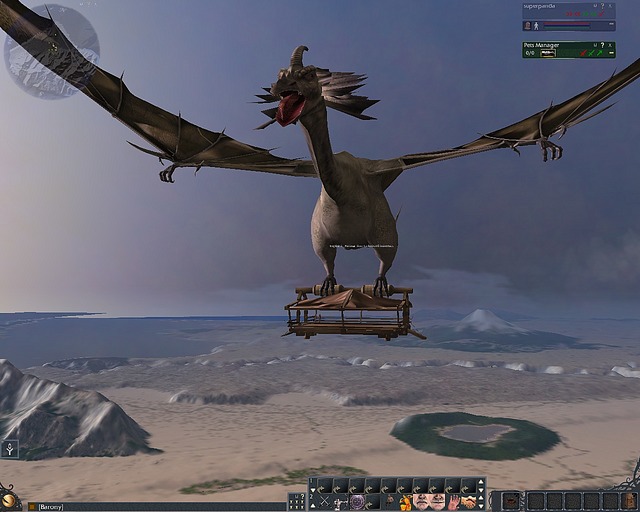The width and height of the screenshot is (640, 512).
Task: Close the Pets Manager window
Action: pyautogui.click(x=610, y=45)
